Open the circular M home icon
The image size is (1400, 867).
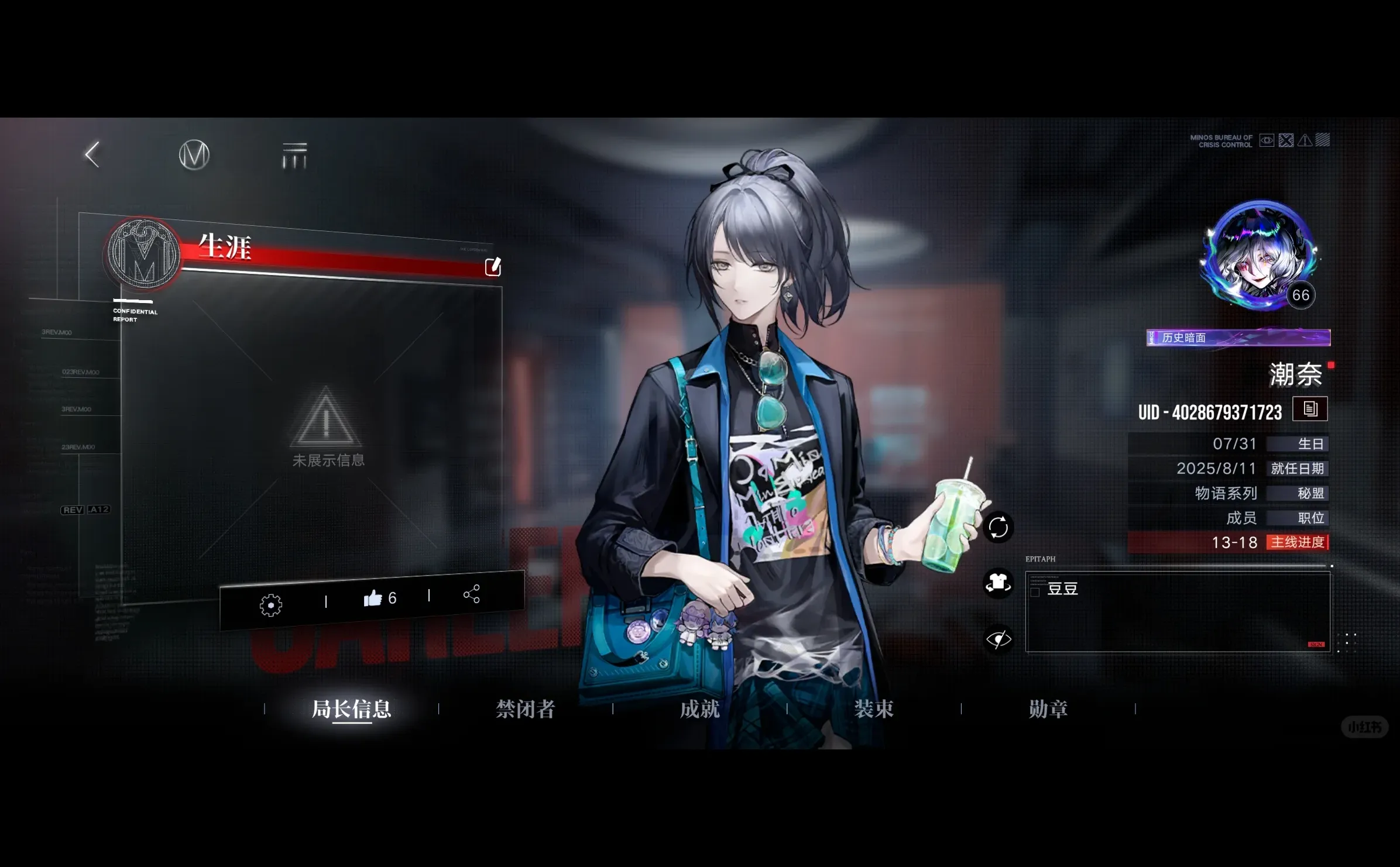click(x=194, y=155)
